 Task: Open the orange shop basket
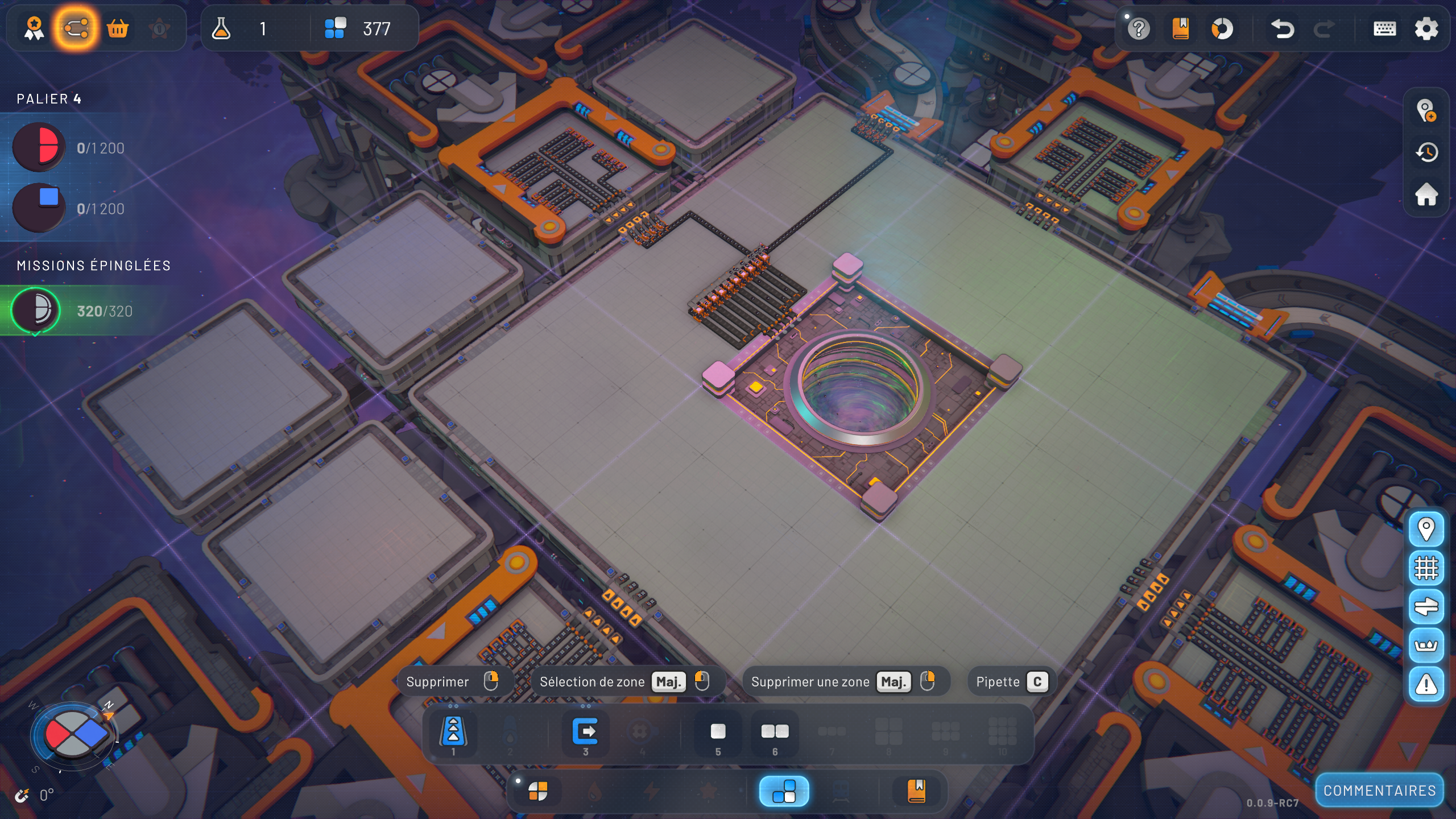click(x=118, y=28)
